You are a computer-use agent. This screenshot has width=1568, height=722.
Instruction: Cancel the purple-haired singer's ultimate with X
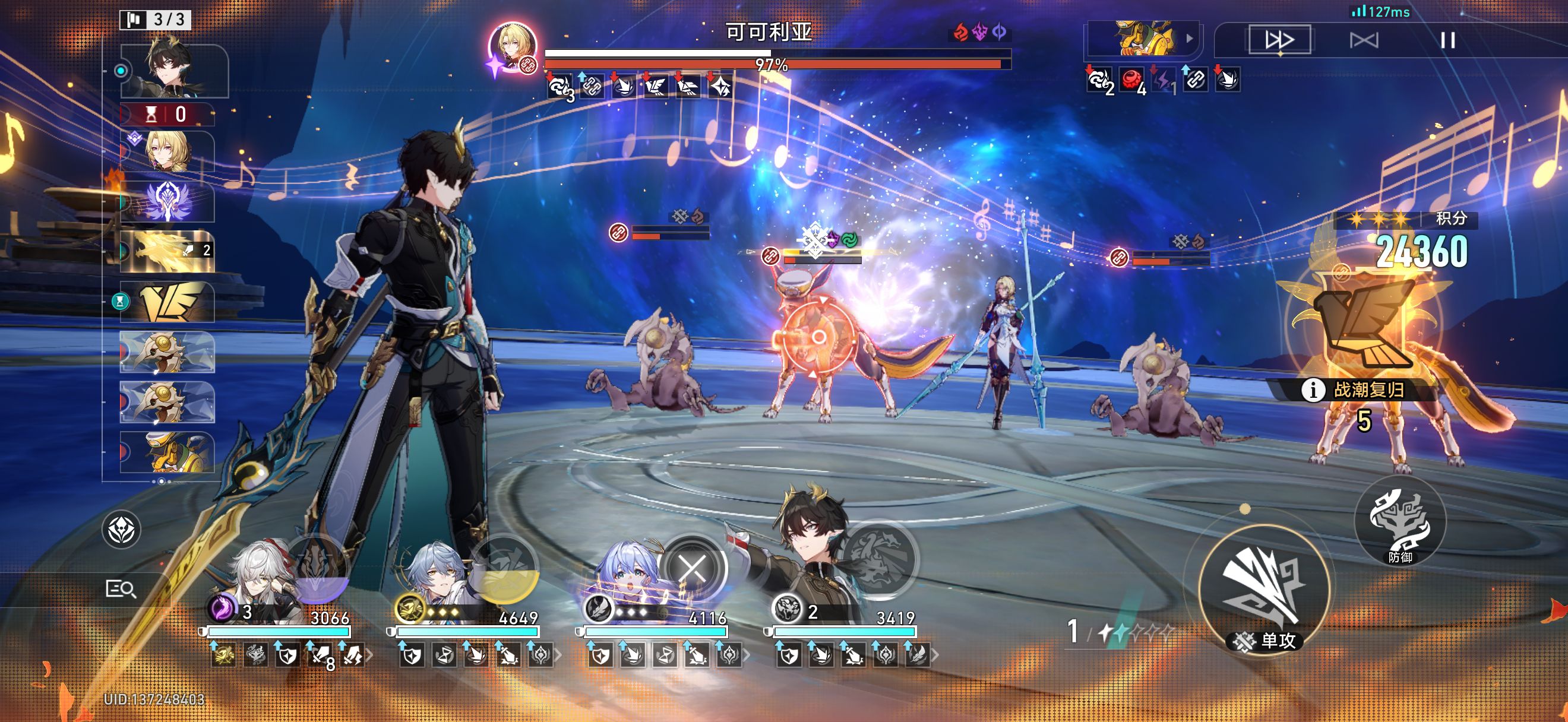692,568
